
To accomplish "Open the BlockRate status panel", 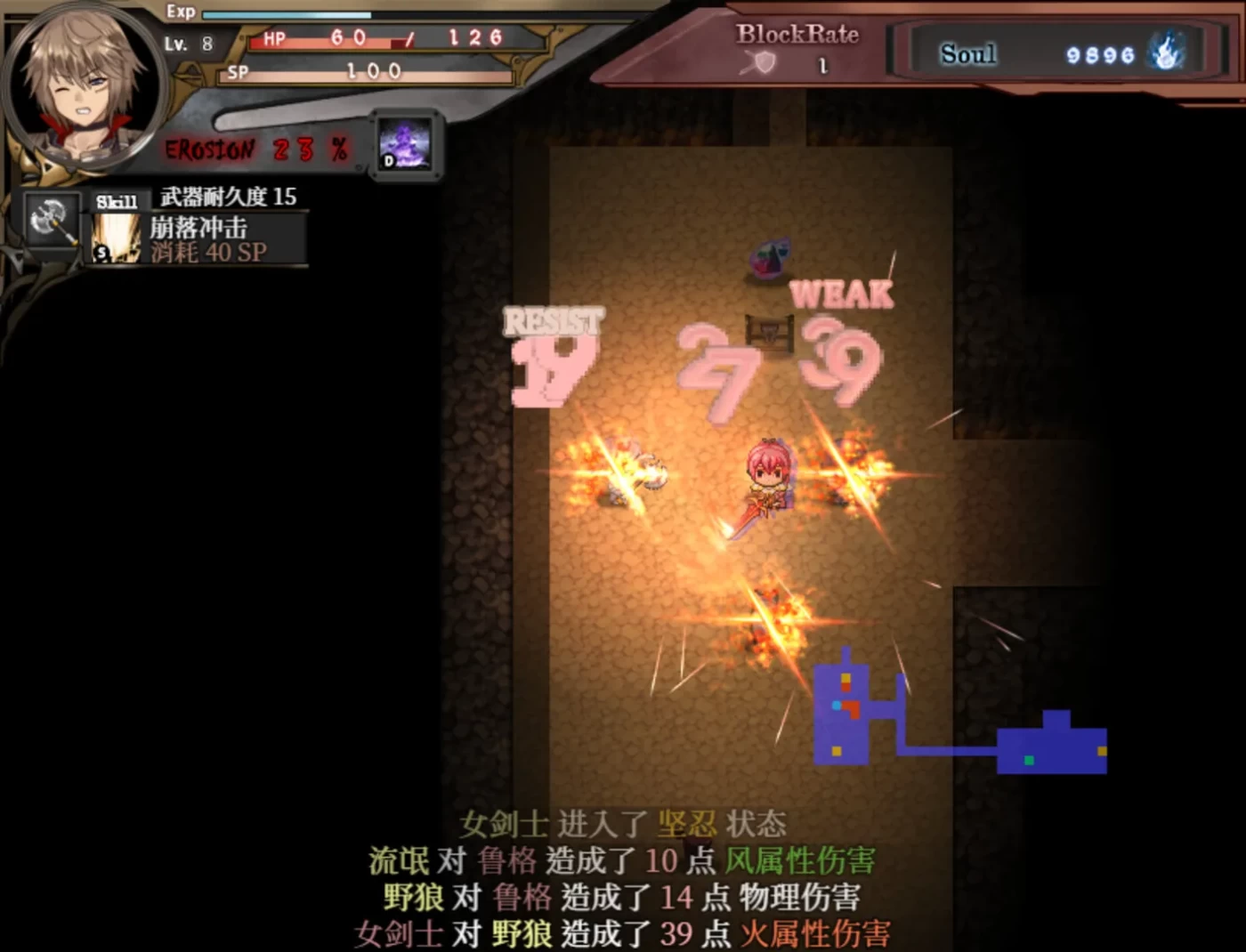I will pyautogui.click(x=797, y=37).
